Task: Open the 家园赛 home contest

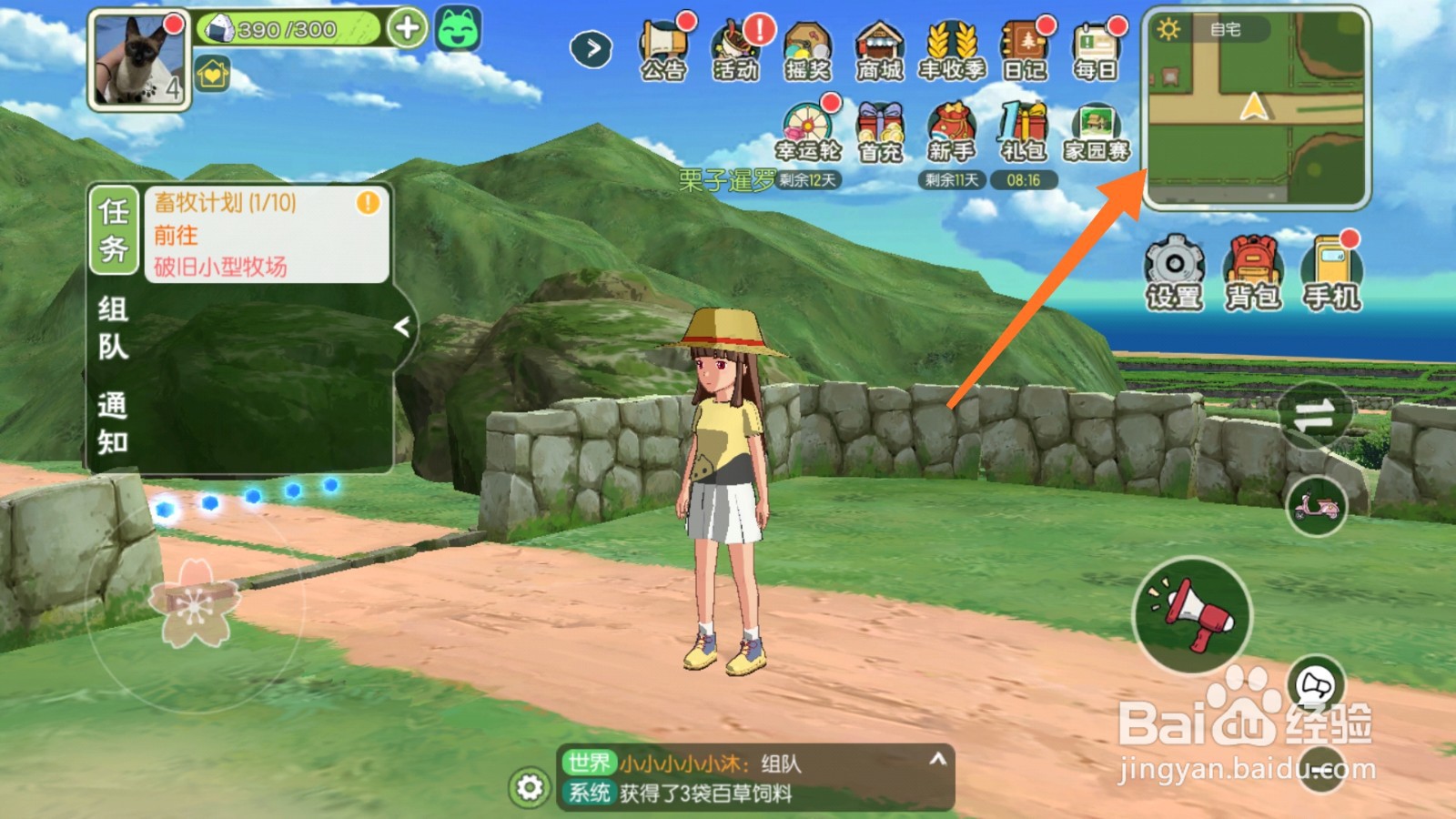Action: coord(1097,132)
